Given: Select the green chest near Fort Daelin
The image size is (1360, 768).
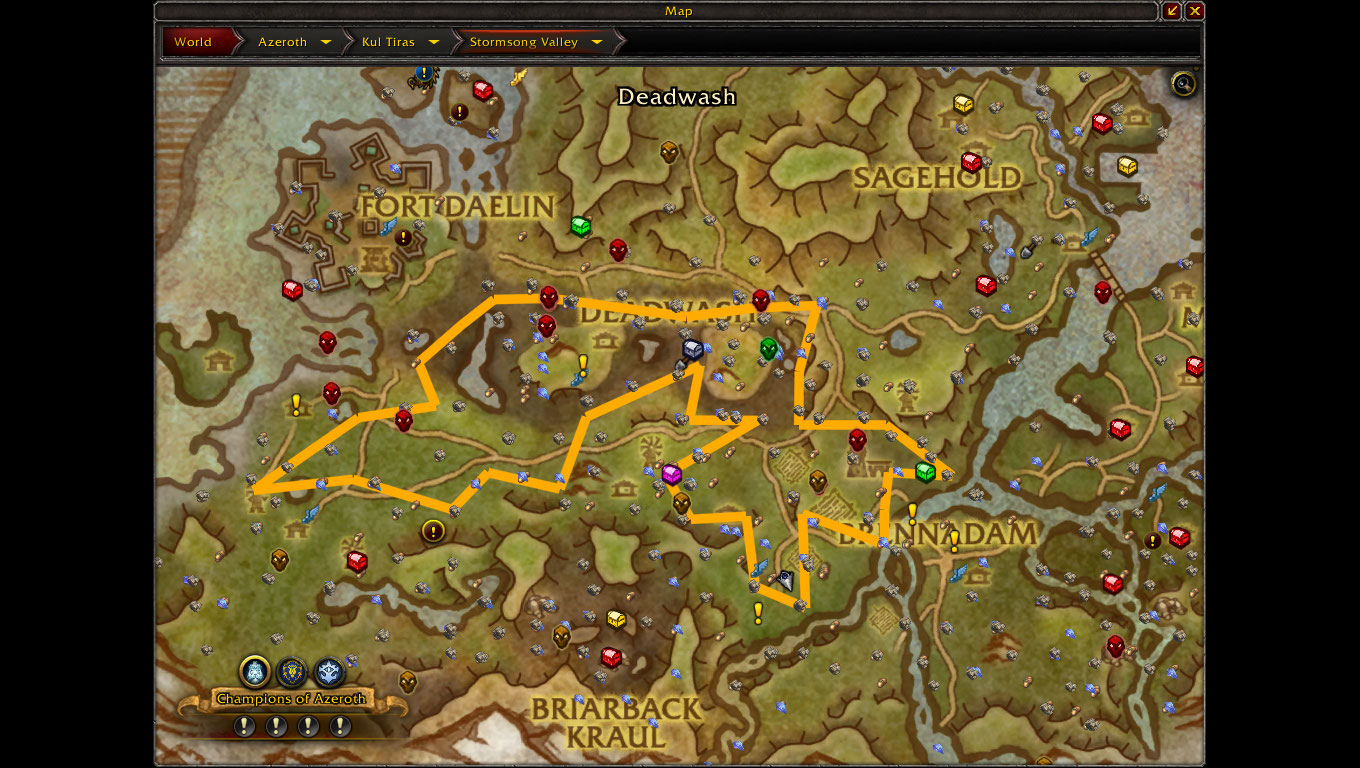Looking at the screenshot, I should tap(580, 226).
